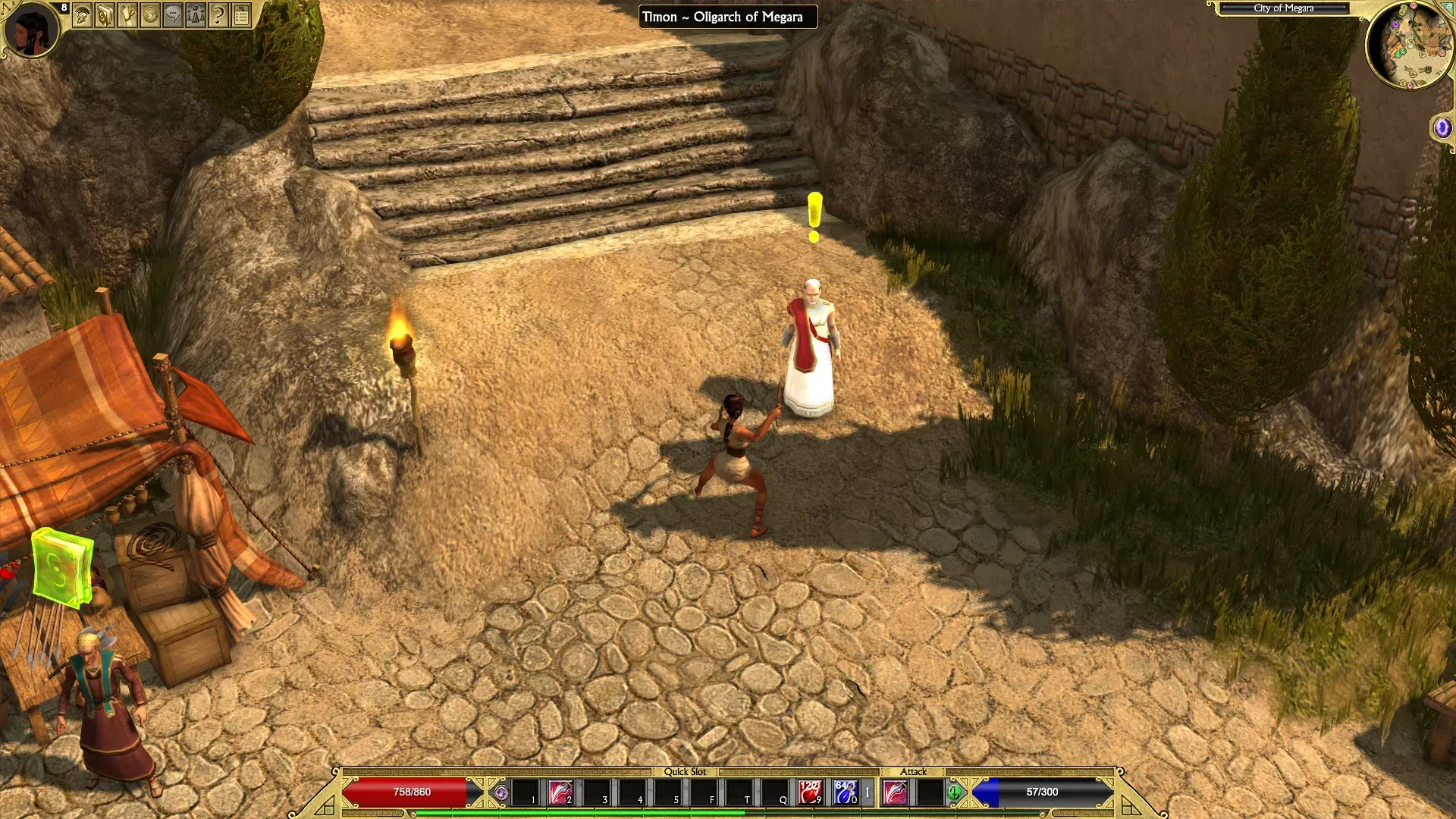Activate the purple town portal button
This screenshot has height=819, width=1456.
(1442, 127)
